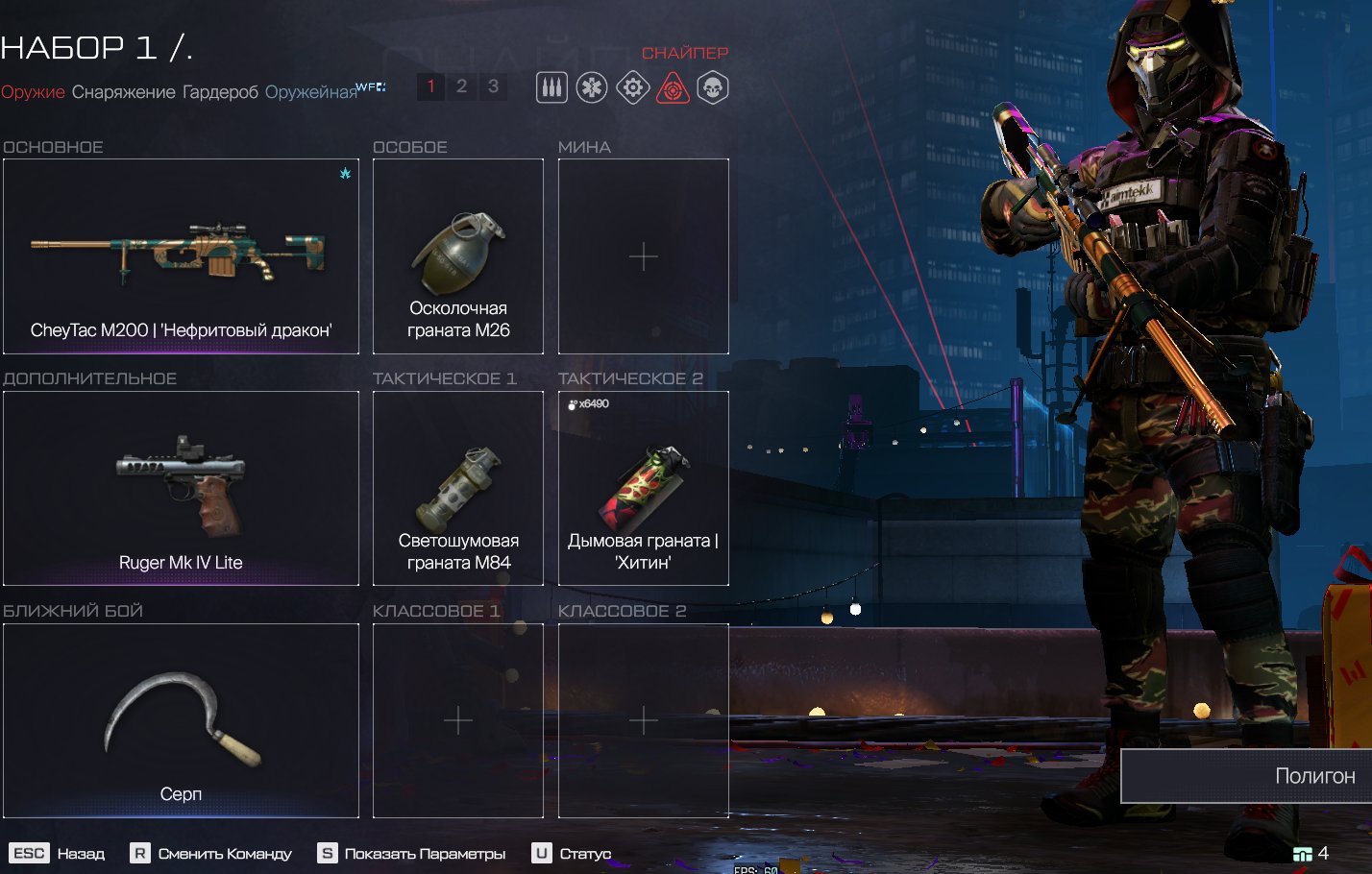Open the CheyTac M200 primary weapon slot
The width and height of the screenshot is (1372, 874).
181,256
